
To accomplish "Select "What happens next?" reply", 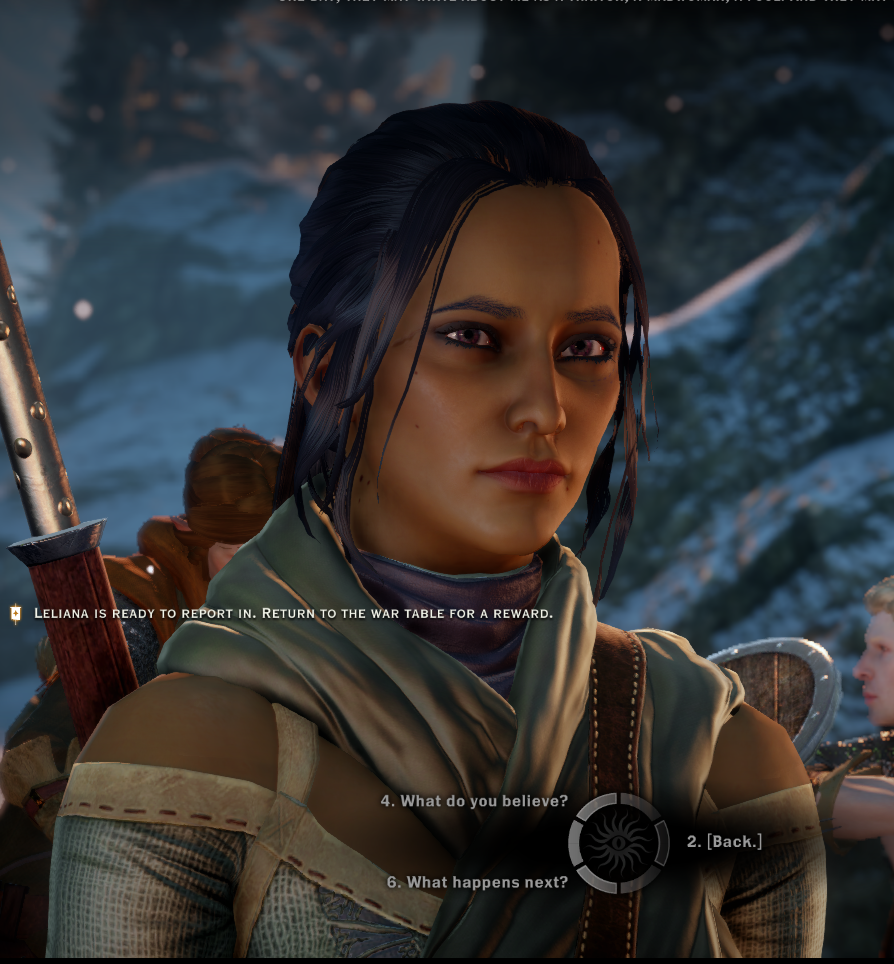I will 477,882.
